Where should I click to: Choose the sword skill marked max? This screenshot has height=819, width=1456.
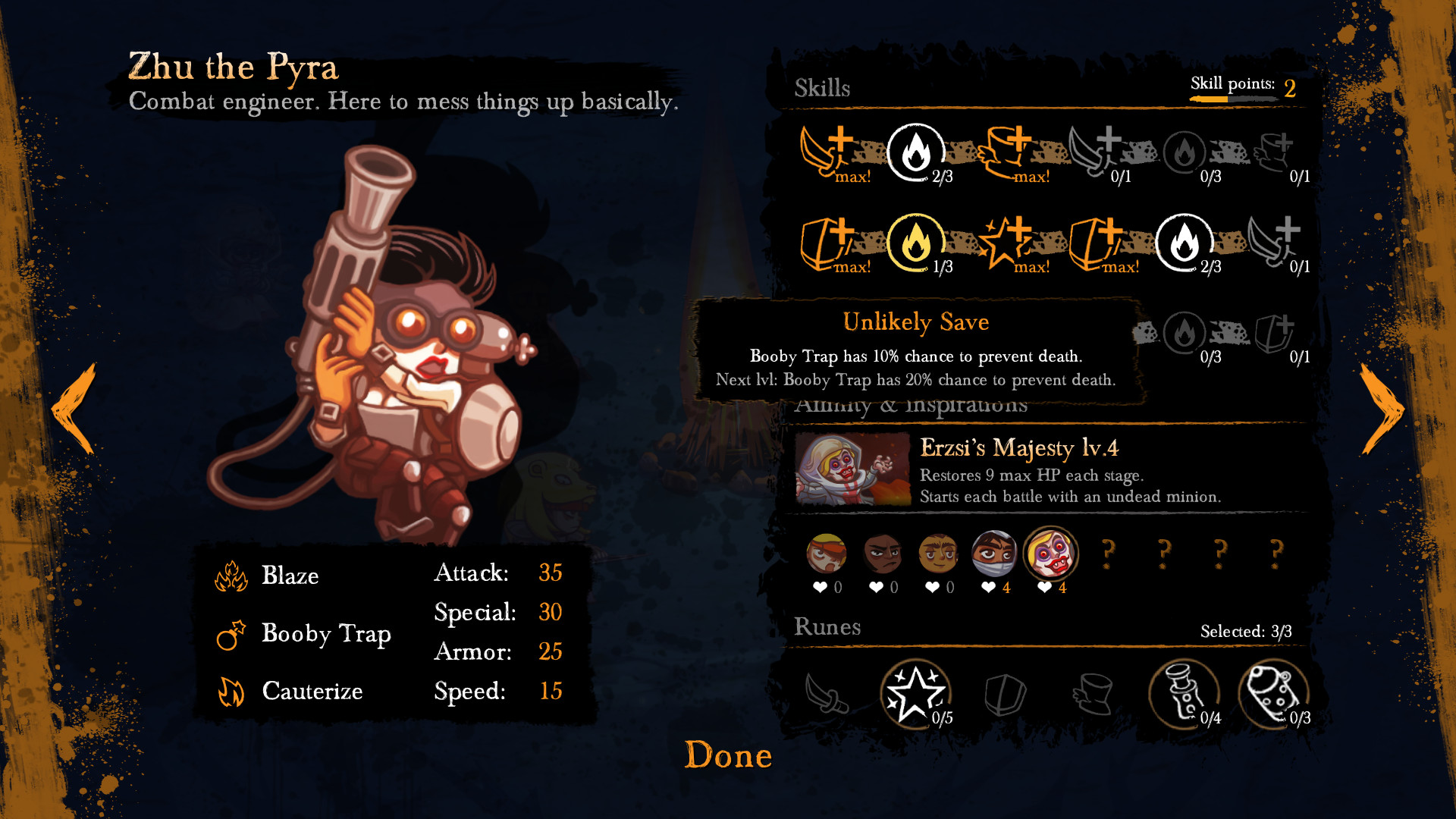click(x=827, y=153)
